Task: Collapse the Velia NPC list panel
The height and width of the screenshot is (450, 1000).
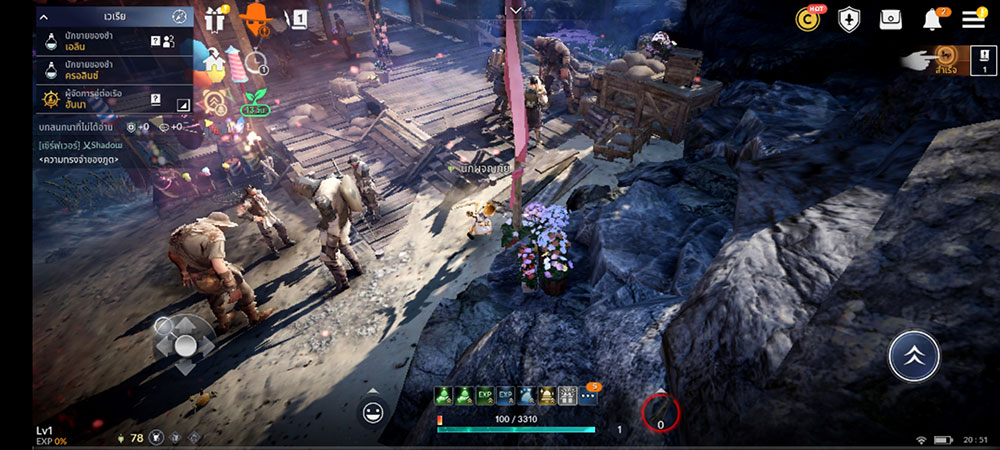Action: click(x=44, y=16)
